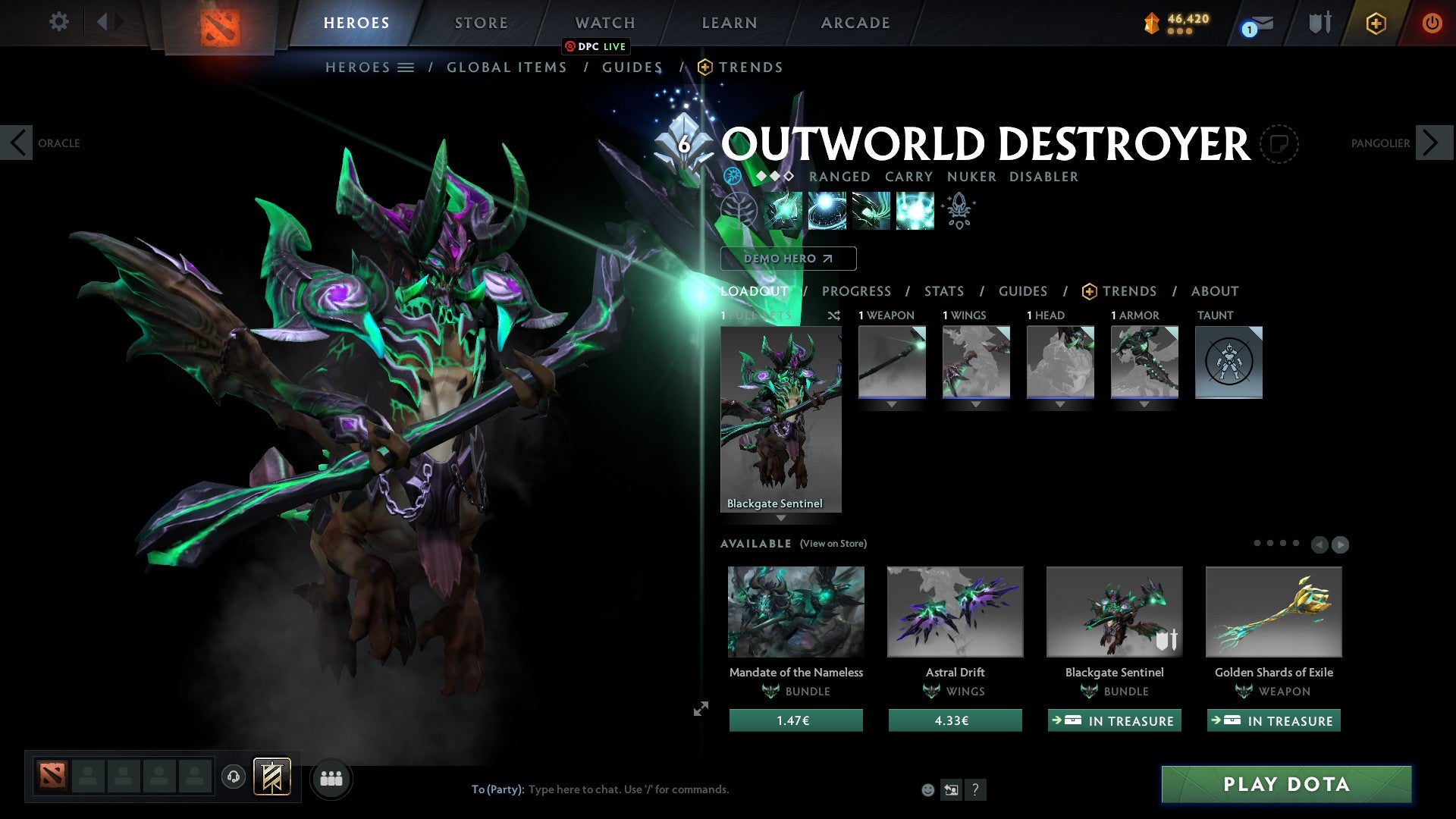Switch to the STATS tab

(x=944, y=291)
